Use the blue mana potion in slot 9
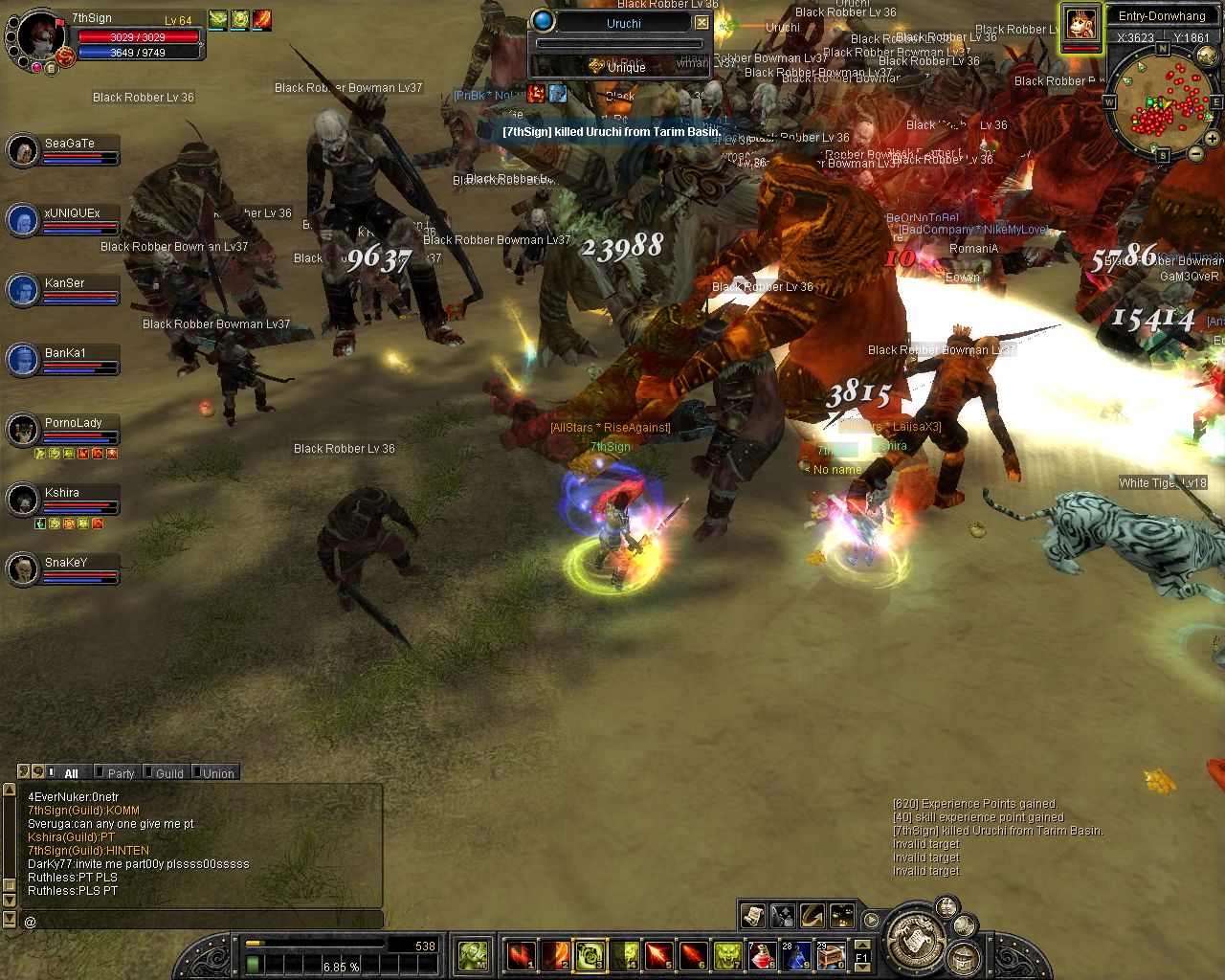 pos(795,954)
